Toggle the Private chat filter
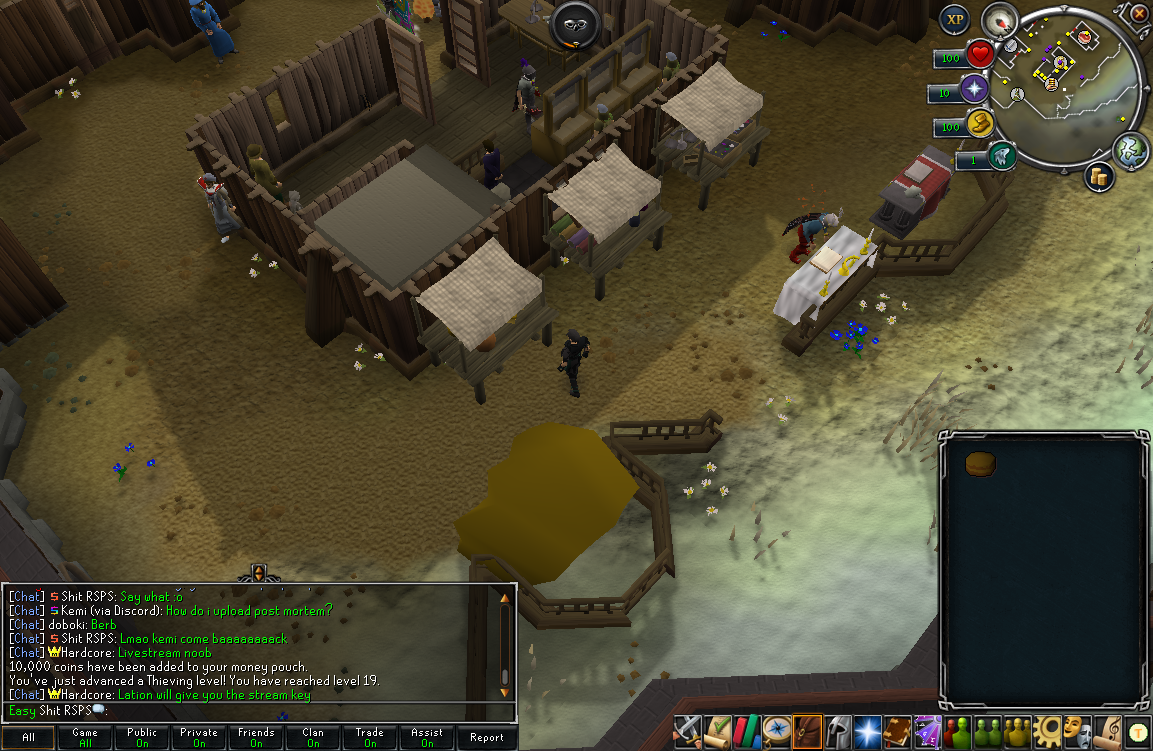Viewport: 1153px width, 751px height. pyautogui.click(x=199, y=738)
